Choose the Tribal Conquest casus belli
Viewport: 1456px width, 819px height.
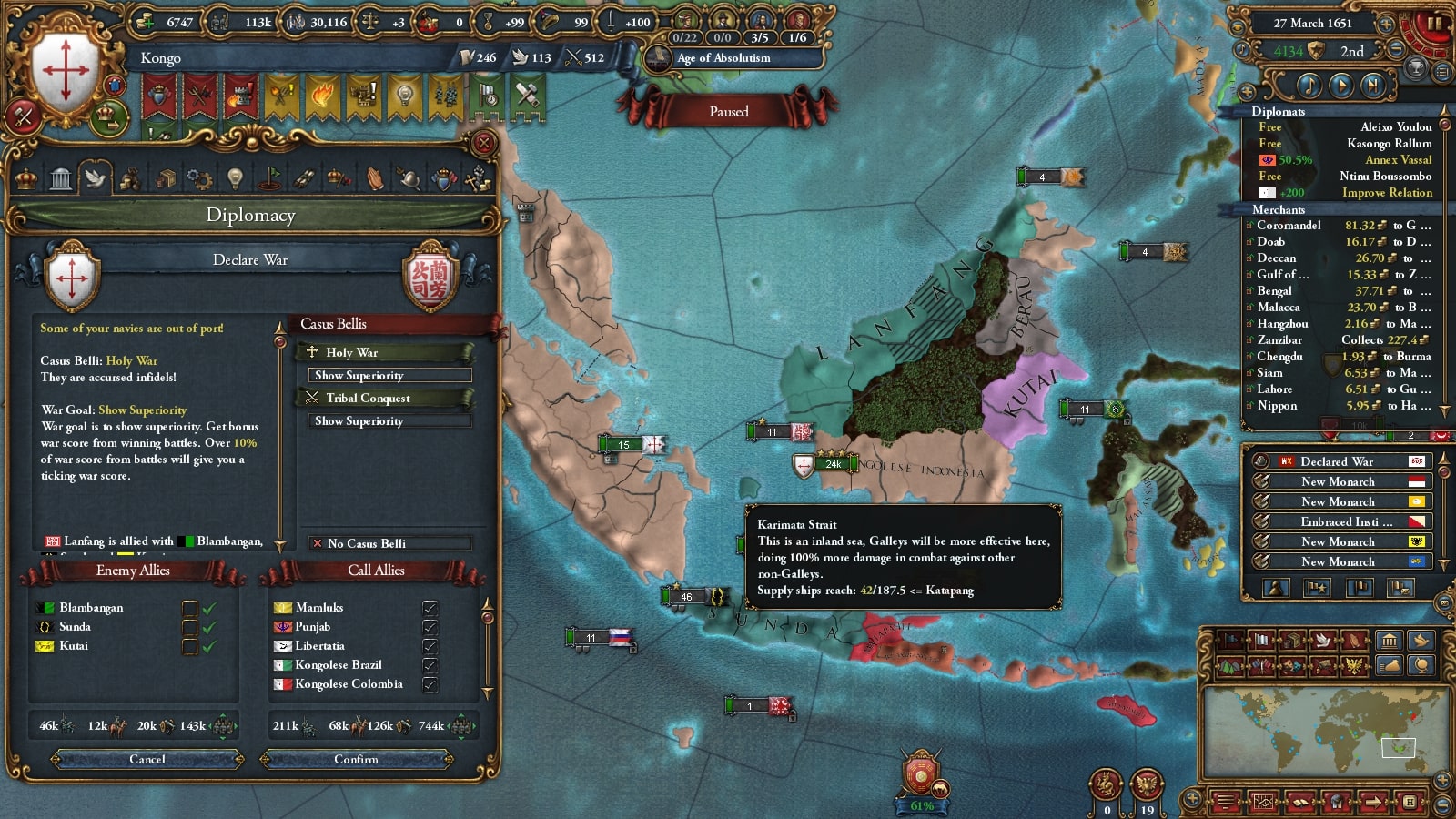click(x=384, y=398)
